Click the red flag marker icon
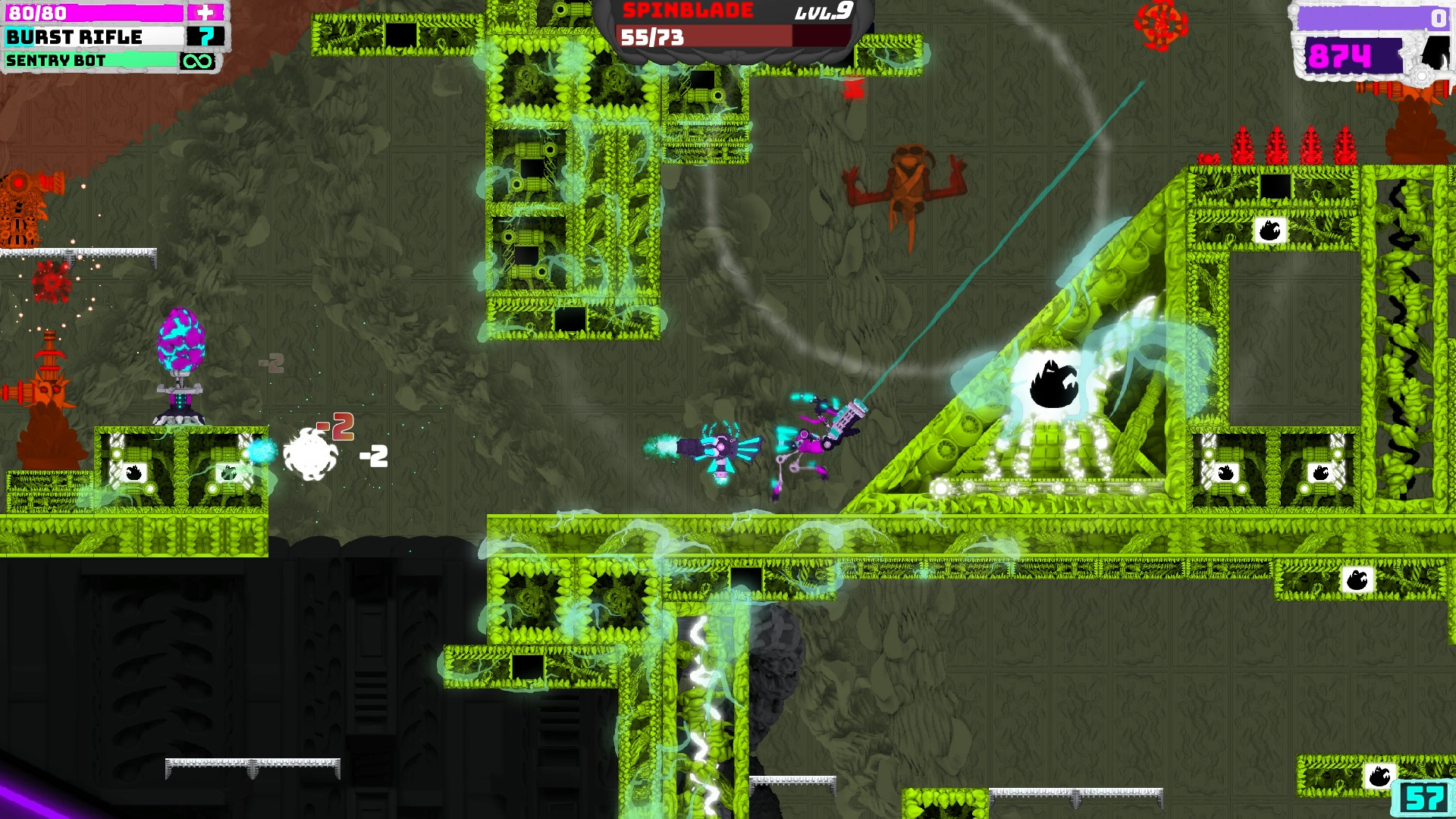Screen dimensions: 1456x819 tap(855, 87)
